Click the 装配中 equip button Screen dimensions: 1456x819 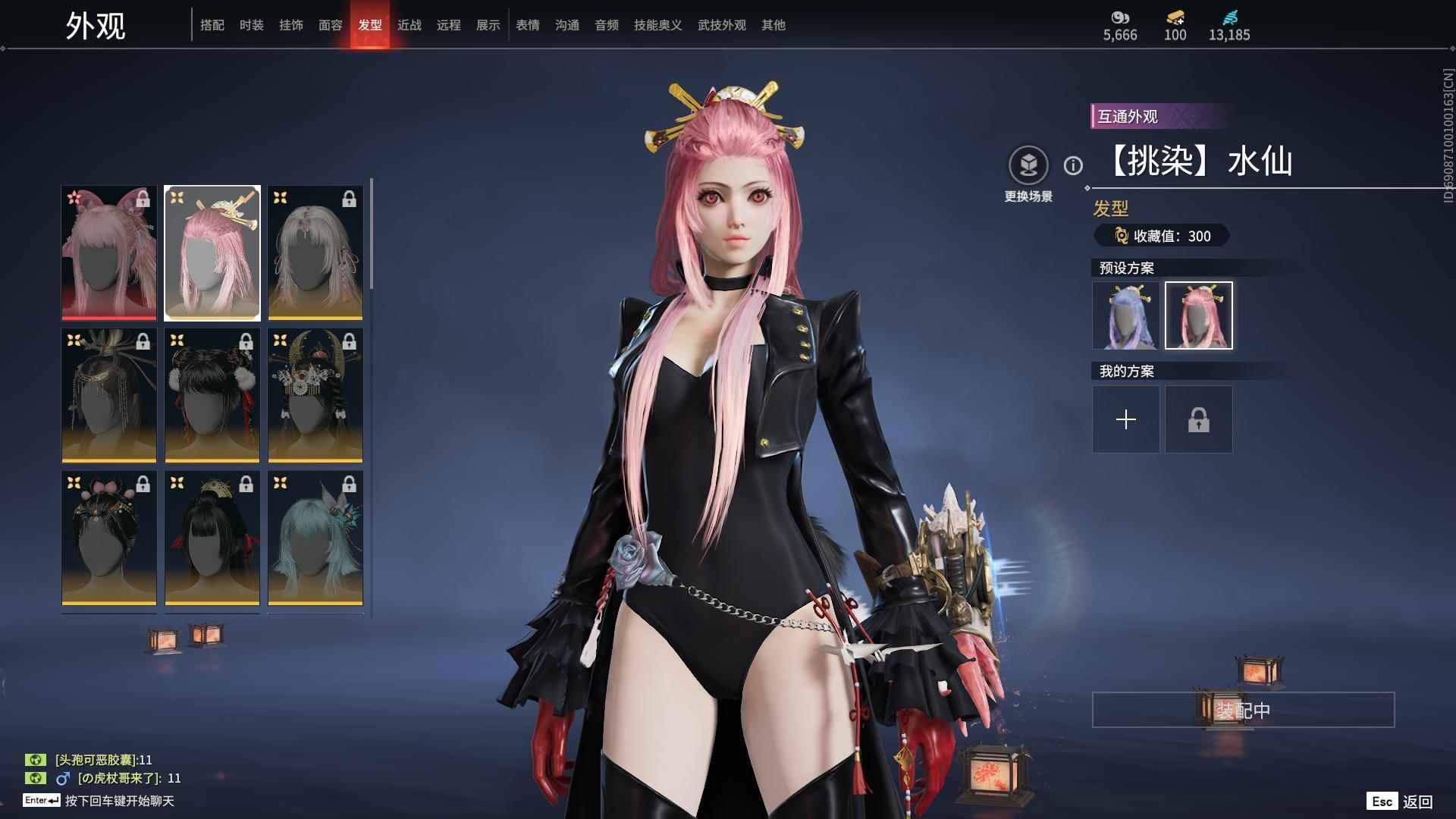(x=1243, y=710)
